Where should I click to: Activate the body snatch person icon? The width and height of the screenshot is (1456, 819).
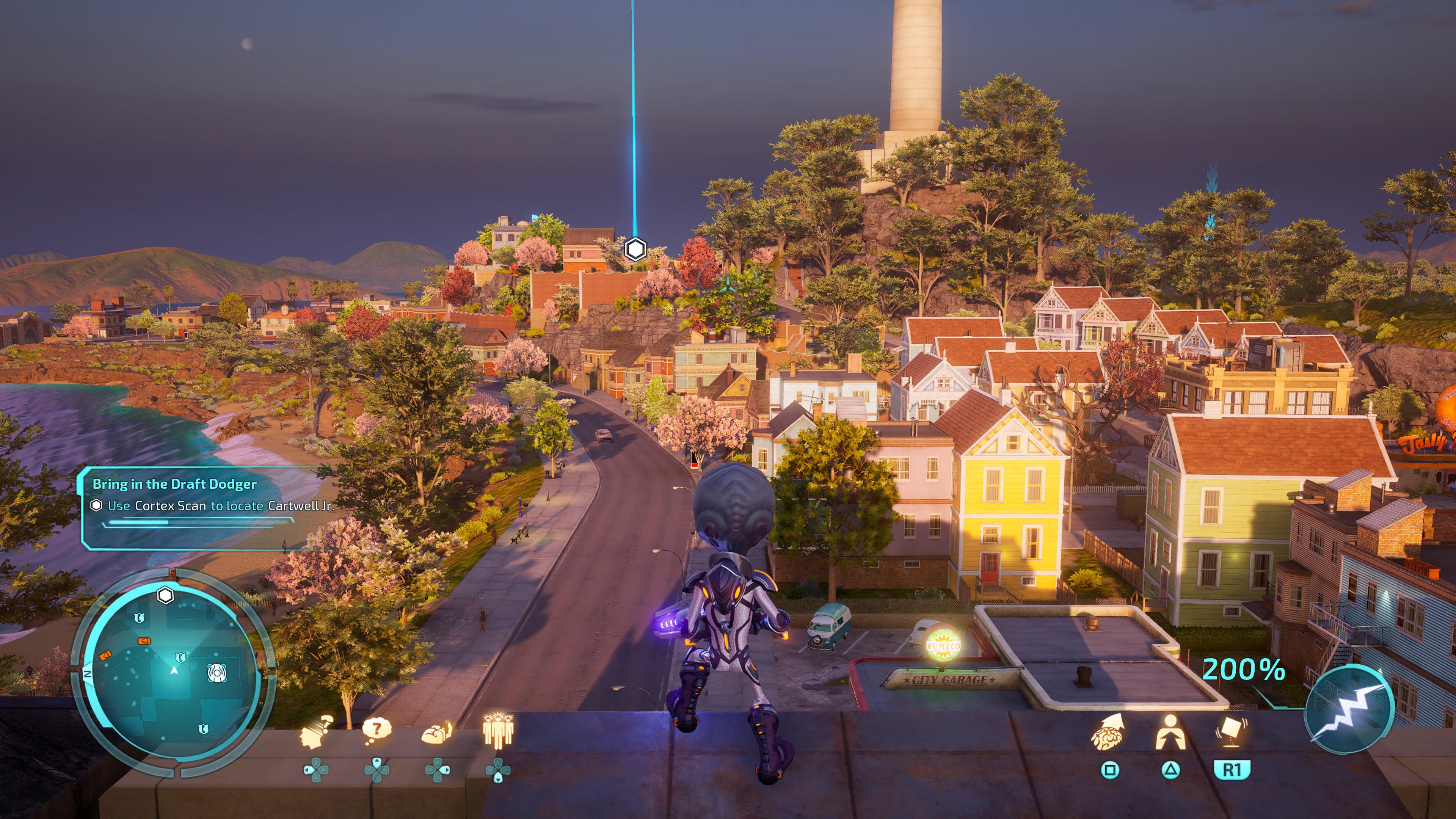(1170, 732)
